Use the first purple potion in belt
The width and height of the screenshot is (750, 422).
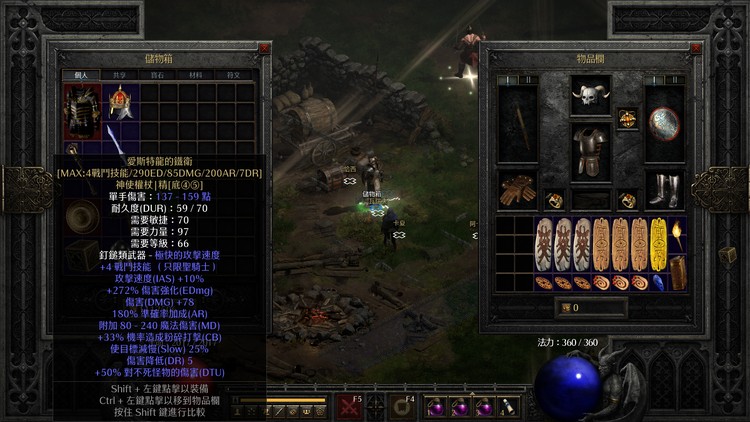click(x=437, y=406)
